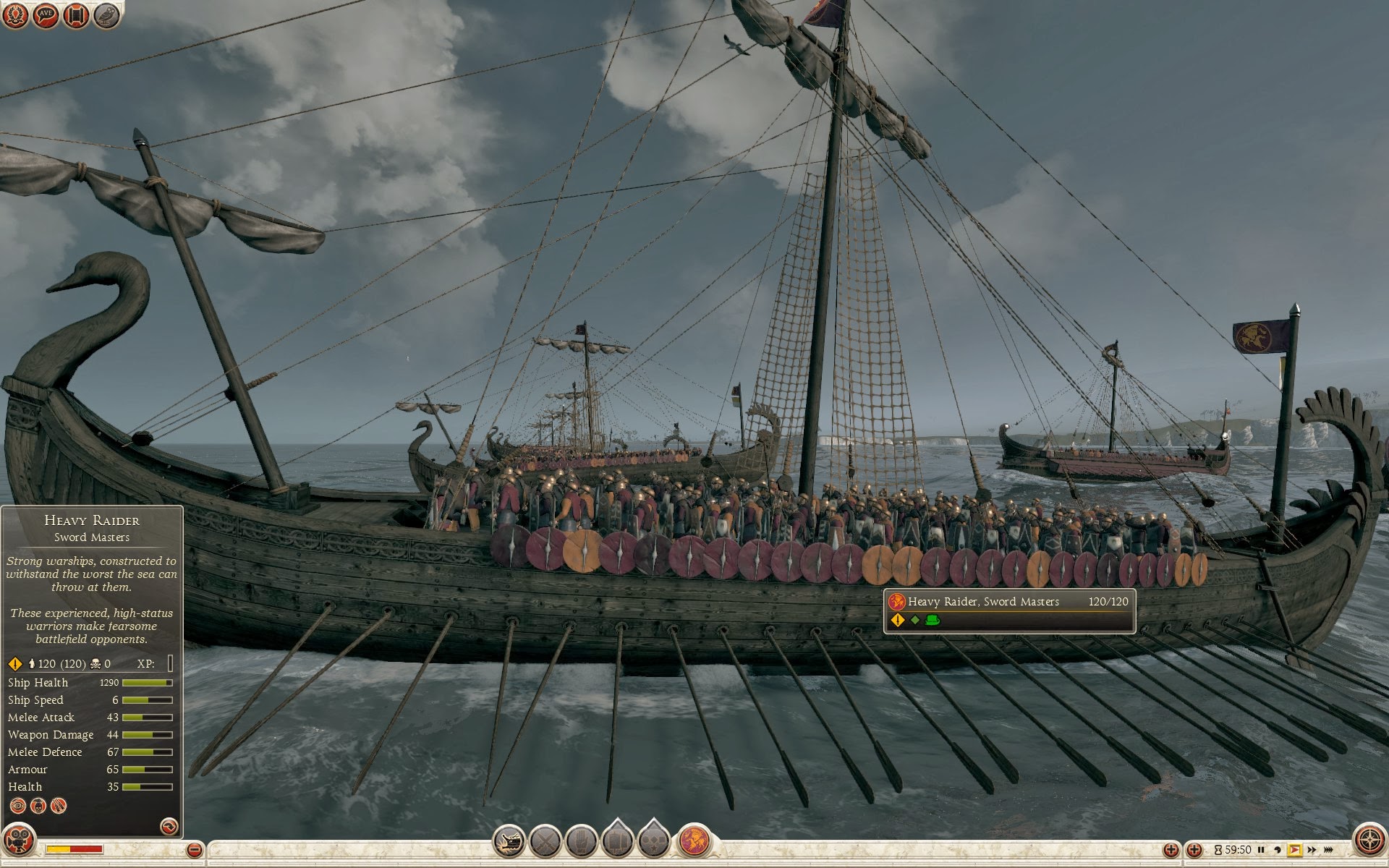
Task: Click the curved arrow button on unit panel
Action: tap(169, 826)
